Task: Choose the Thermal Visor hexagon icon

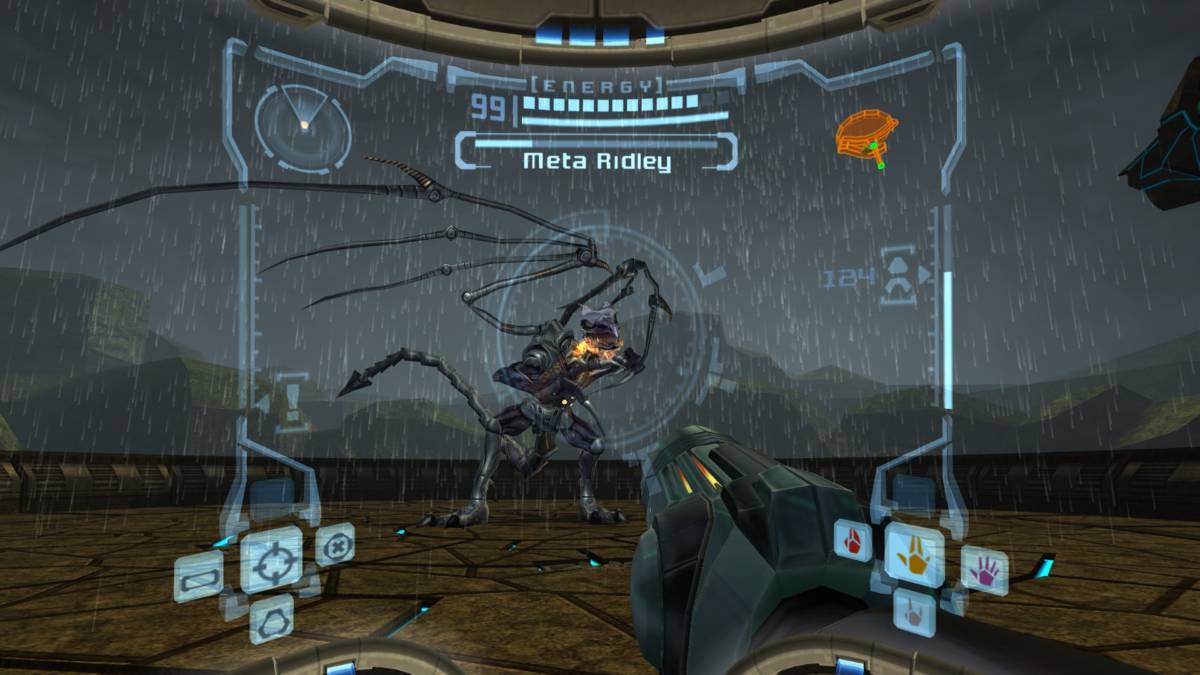Action: [271, 618]
